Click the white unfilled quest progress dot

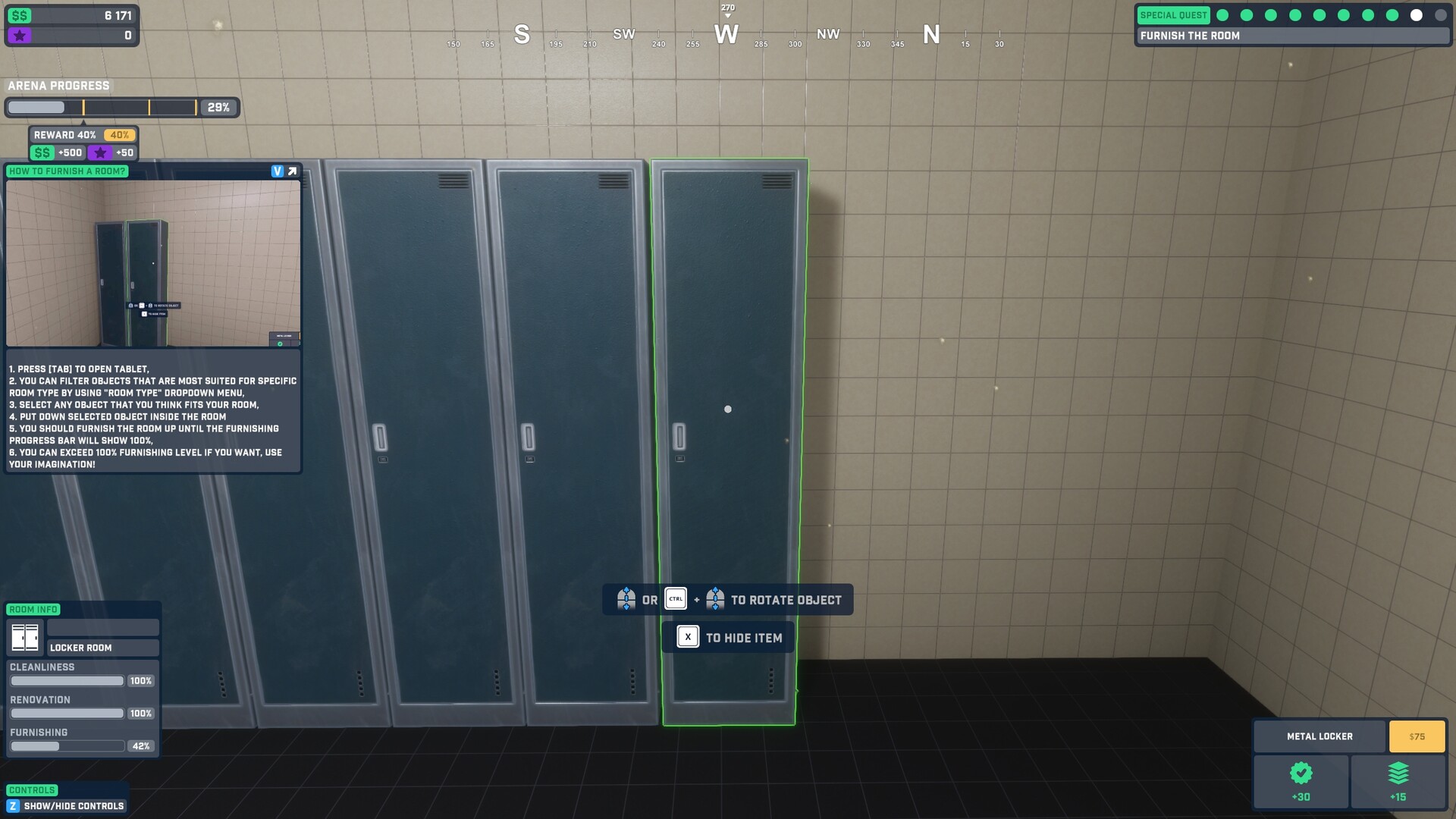pyautogui.click(x=1417, y=14)
